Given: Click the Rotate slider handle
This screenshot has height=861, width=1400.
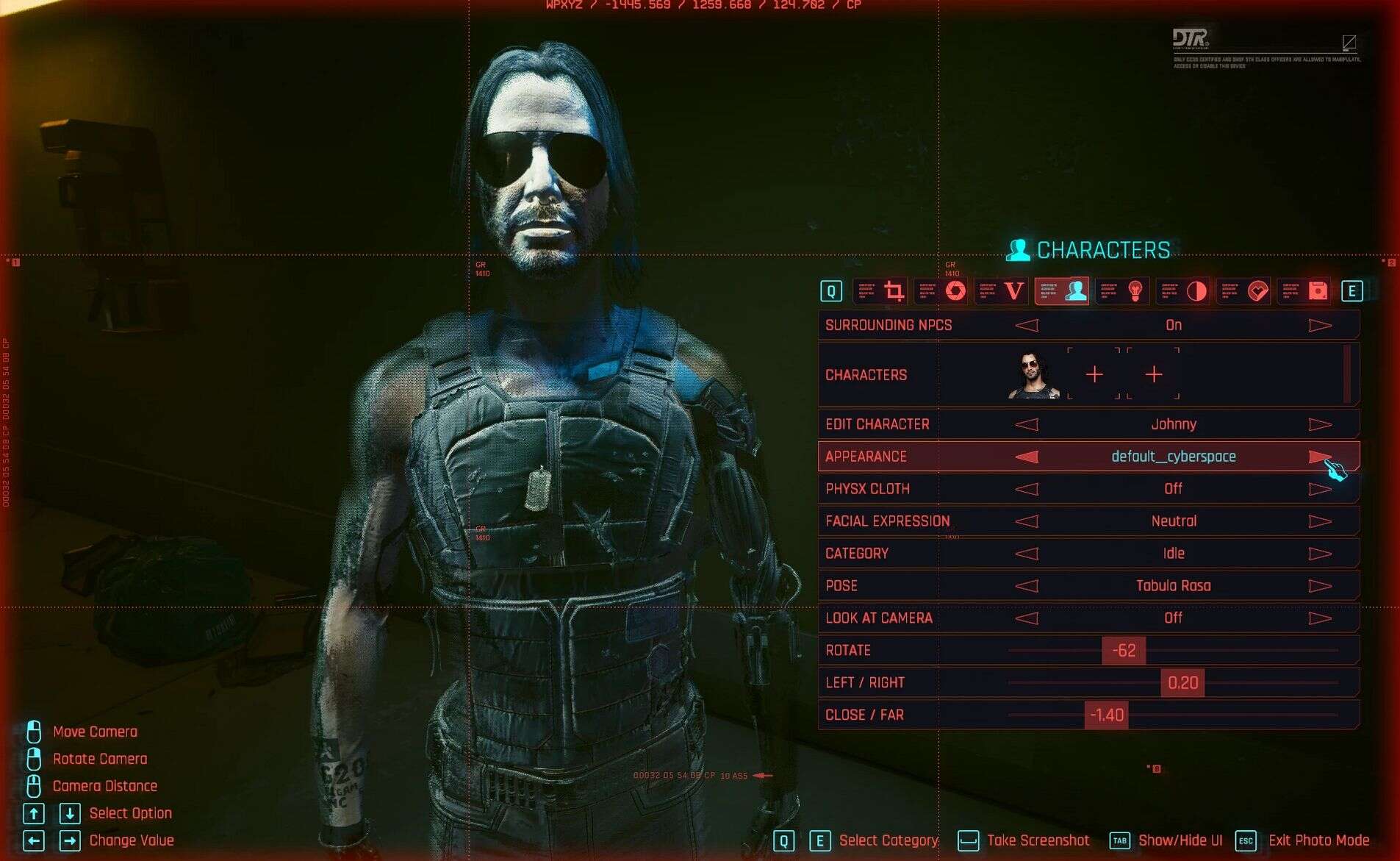Looking at the screenshot, I should click(x=1124, y=651).
